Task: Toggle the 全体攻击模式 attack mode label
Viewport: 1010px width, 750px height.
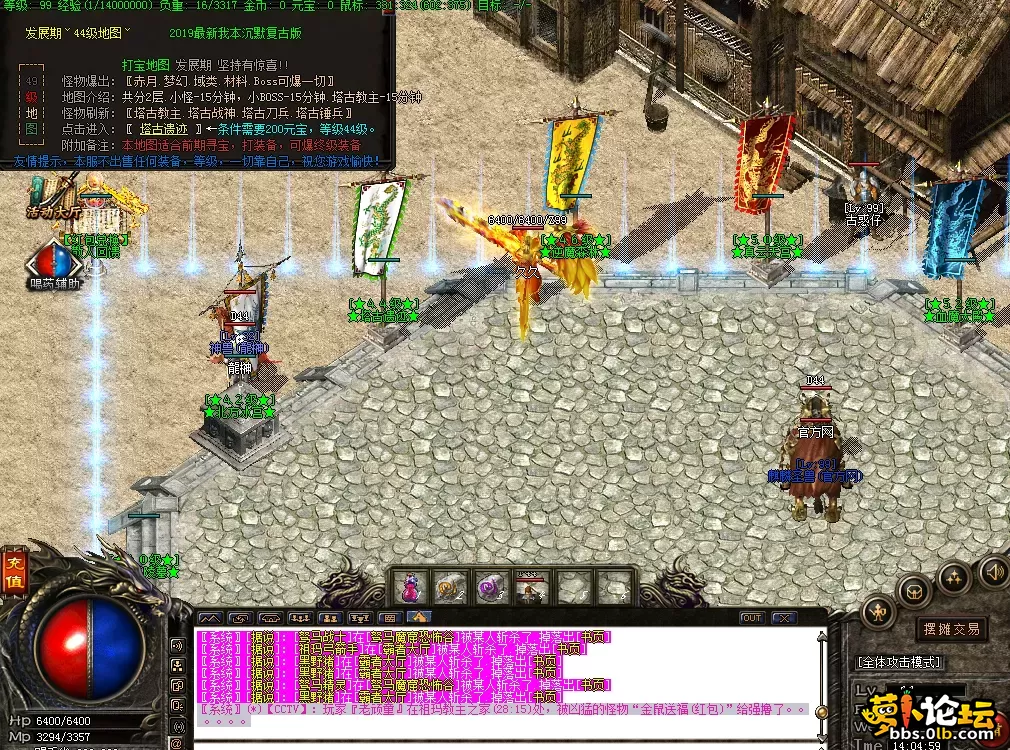Action: click(x=899, y=662)
